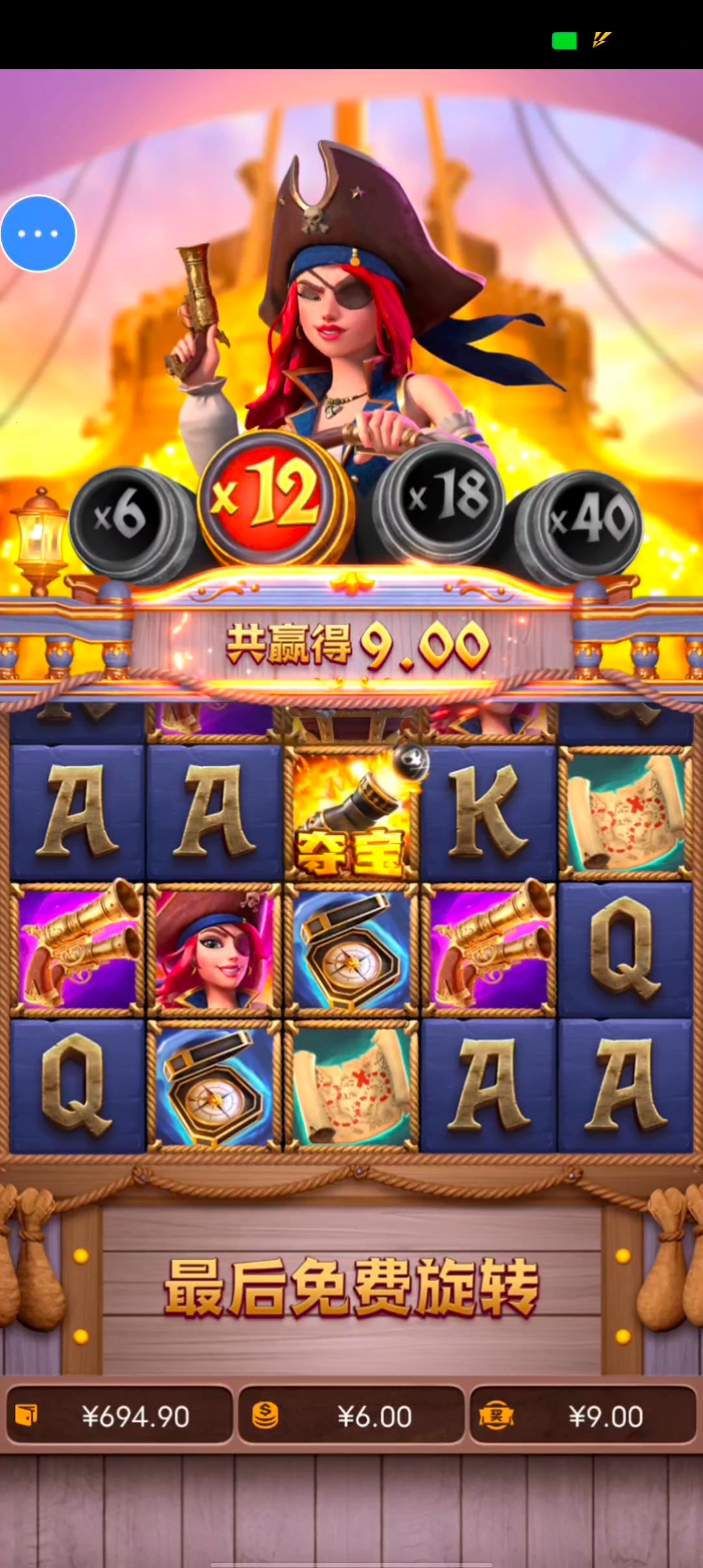Open the blue three-dot floating menu
This screenshot has width=703, height=1568.
[x=38, y=233]
